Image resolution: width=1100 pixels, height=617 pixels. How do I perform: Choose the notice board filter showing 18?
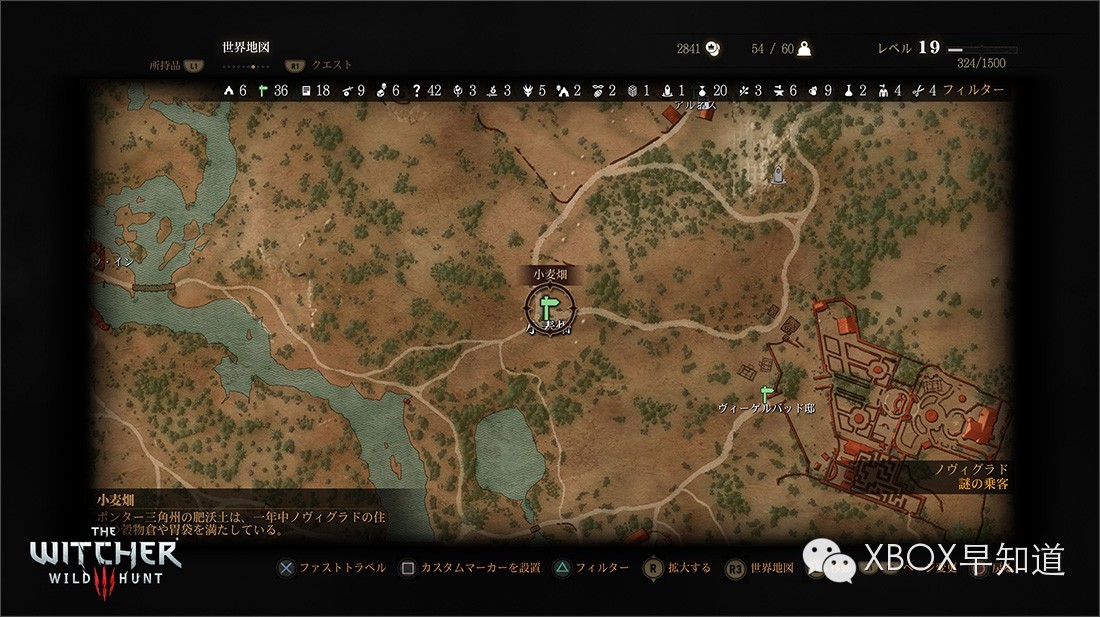click(314, 90)
